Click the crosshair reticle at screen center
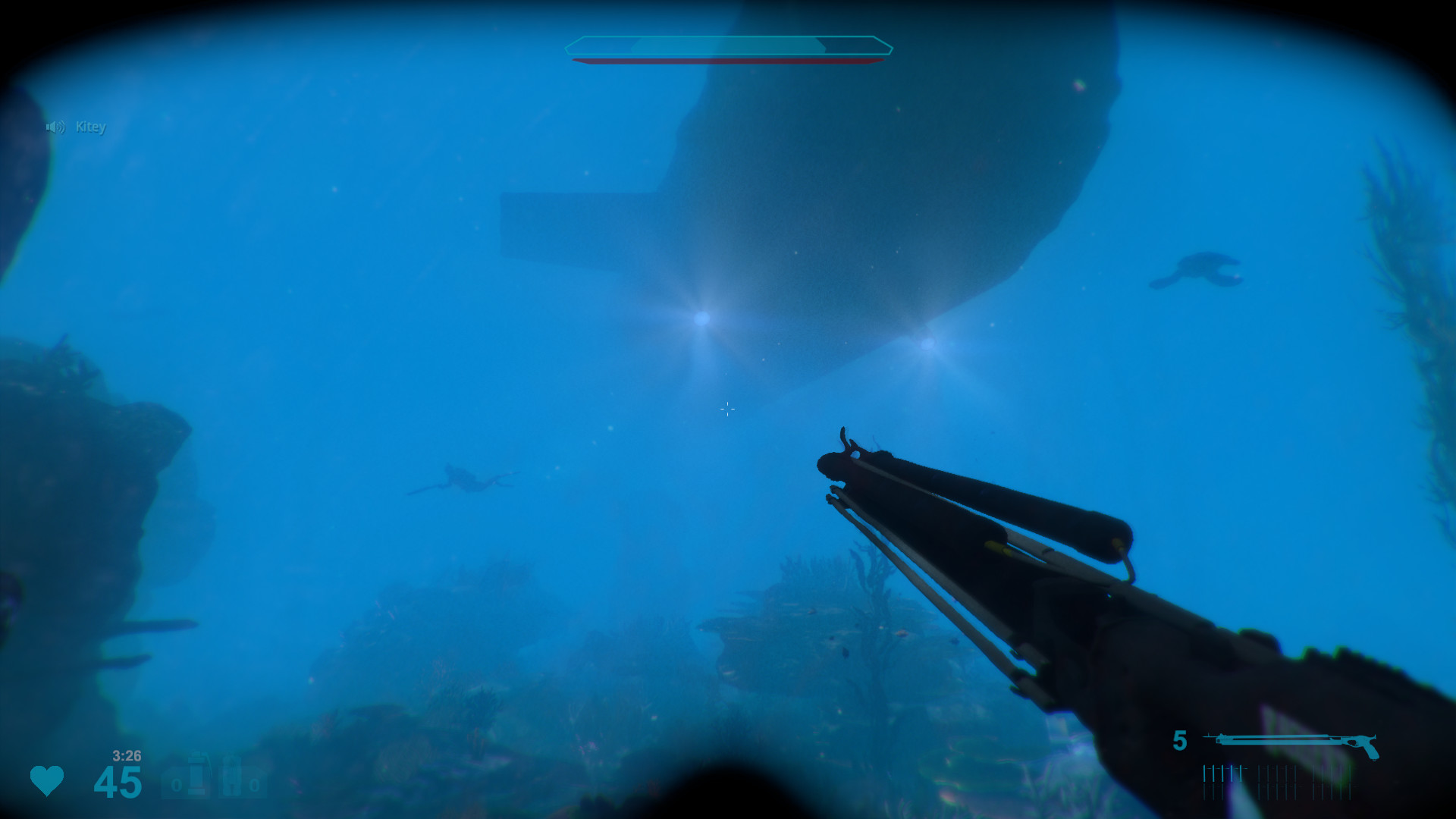 point(726,409)
